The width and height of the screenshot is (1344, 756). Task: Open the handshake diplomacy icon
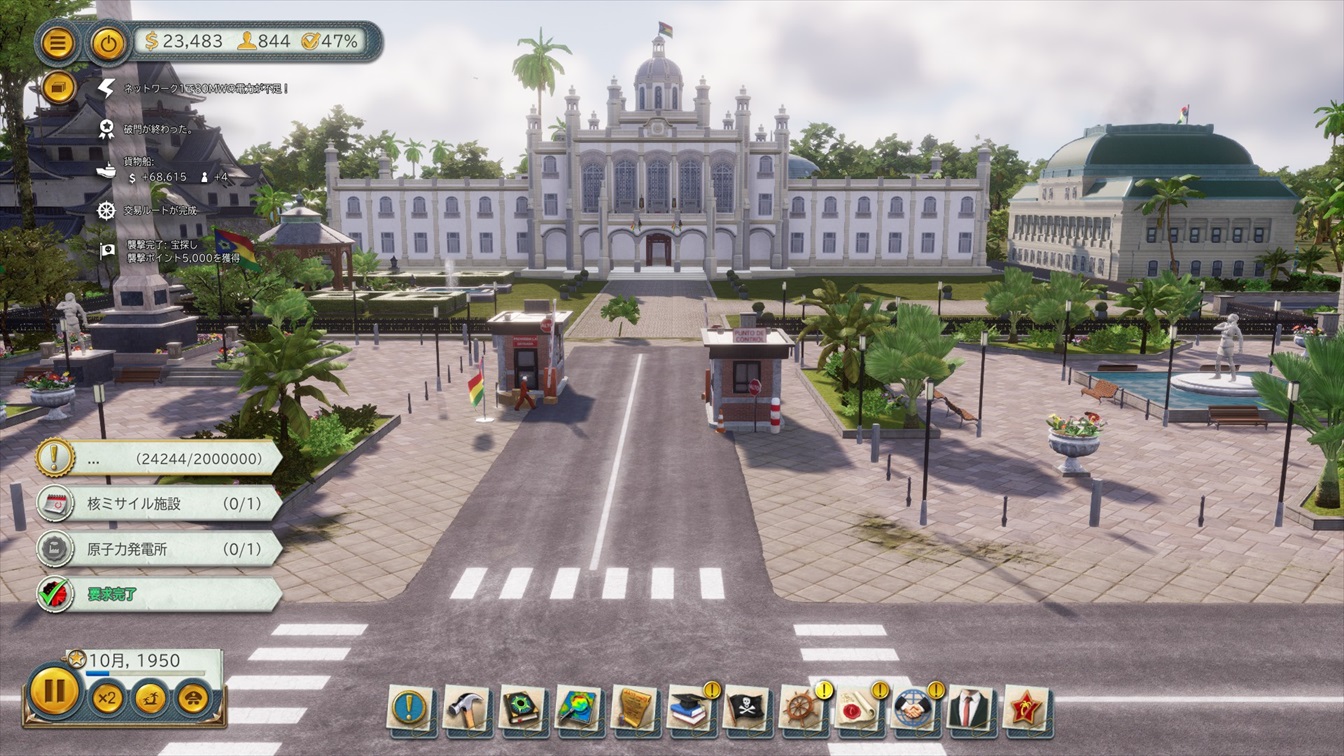click(914, 707)
